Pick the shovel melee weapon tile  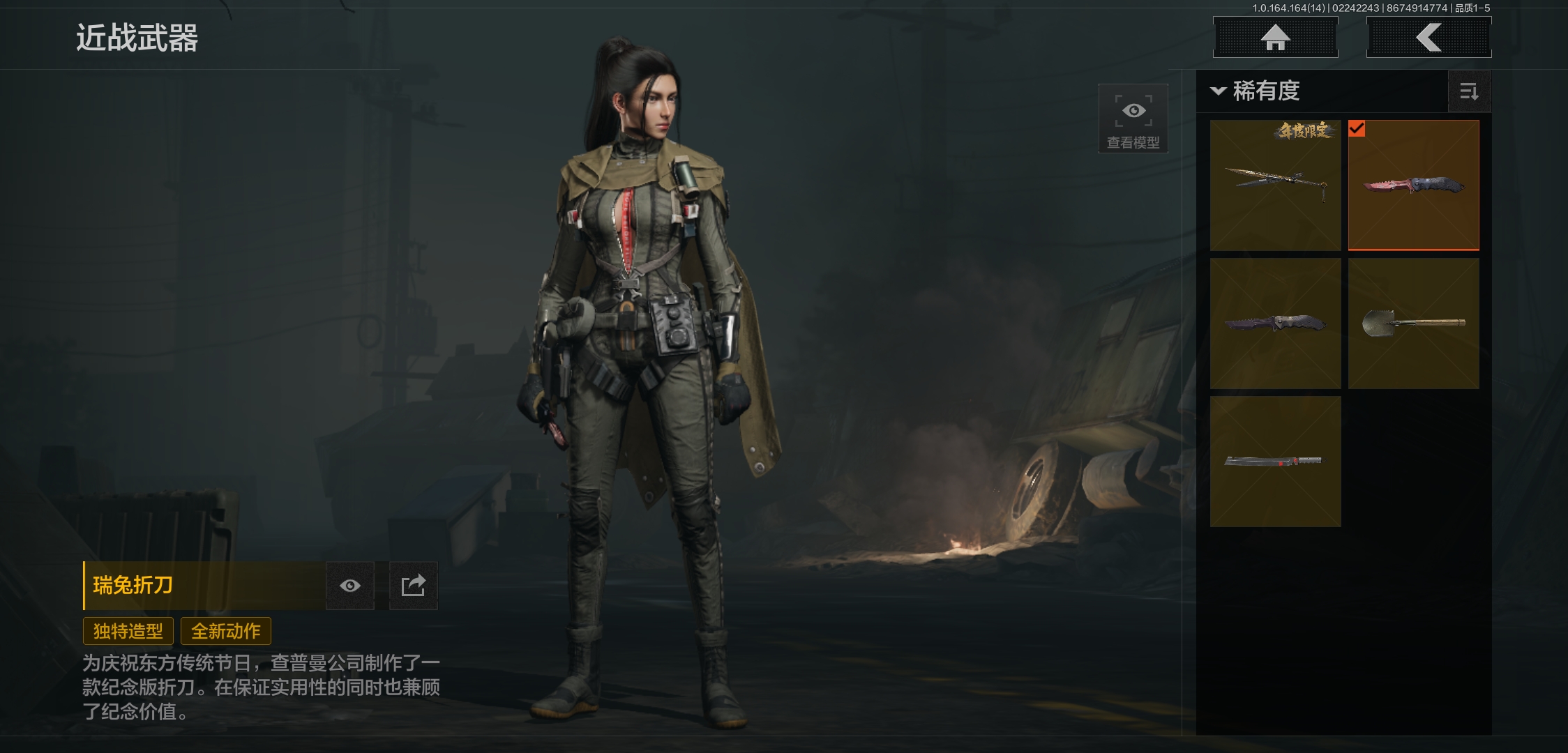coord(1413,323)
